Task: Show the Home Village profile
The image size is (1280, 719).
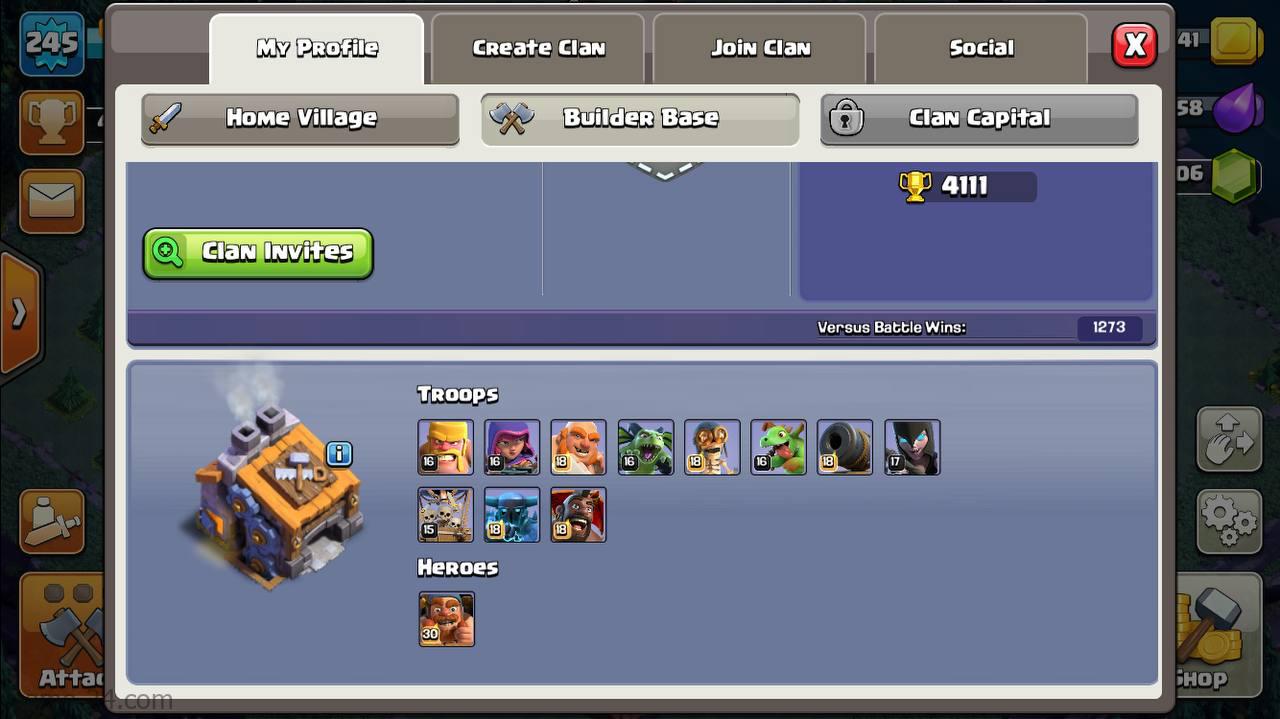Action: coord(300,119)
